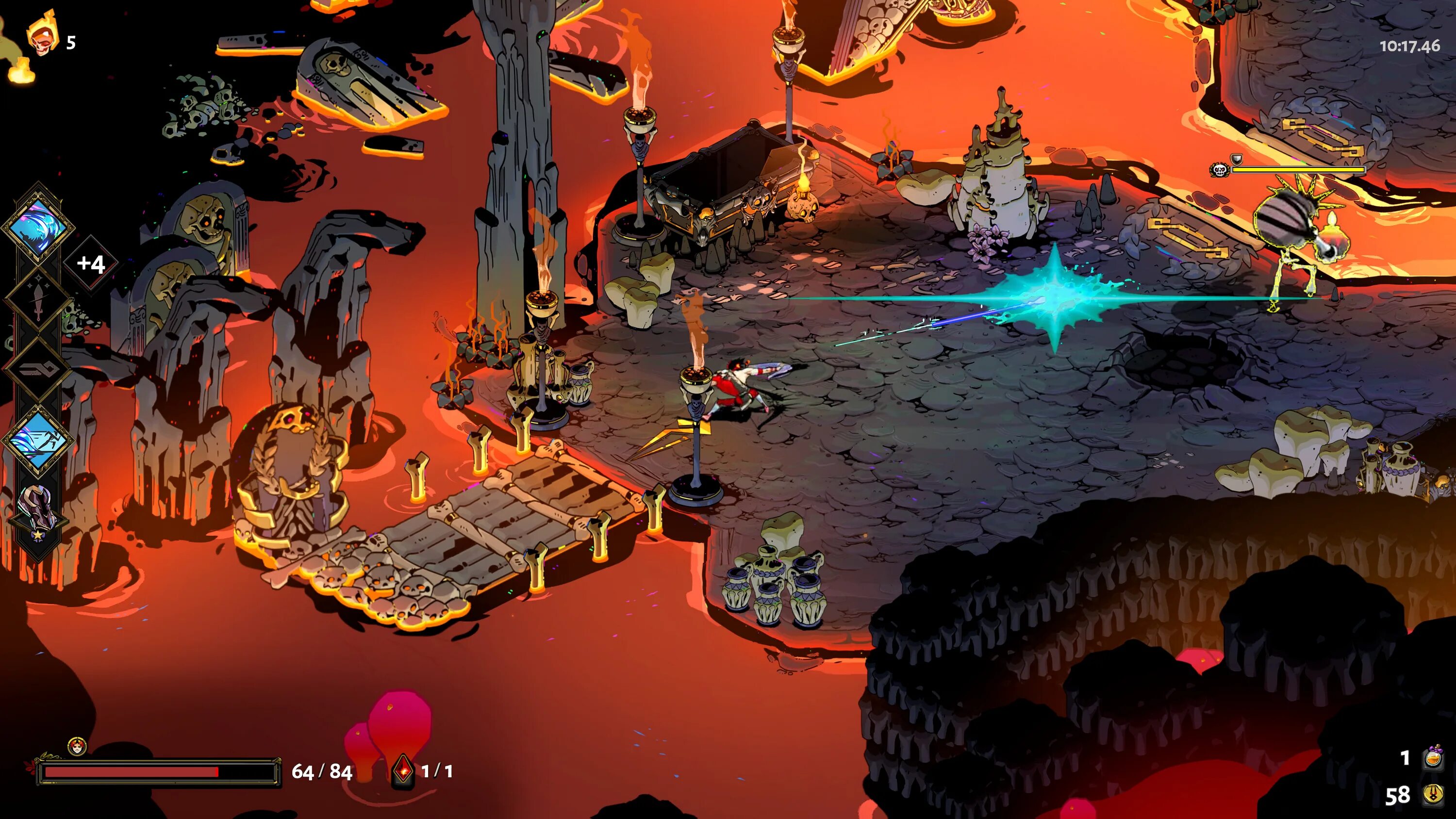Open the +4 additional boons indicator
Screen dimensions: 1456x819
coord(91,264)
